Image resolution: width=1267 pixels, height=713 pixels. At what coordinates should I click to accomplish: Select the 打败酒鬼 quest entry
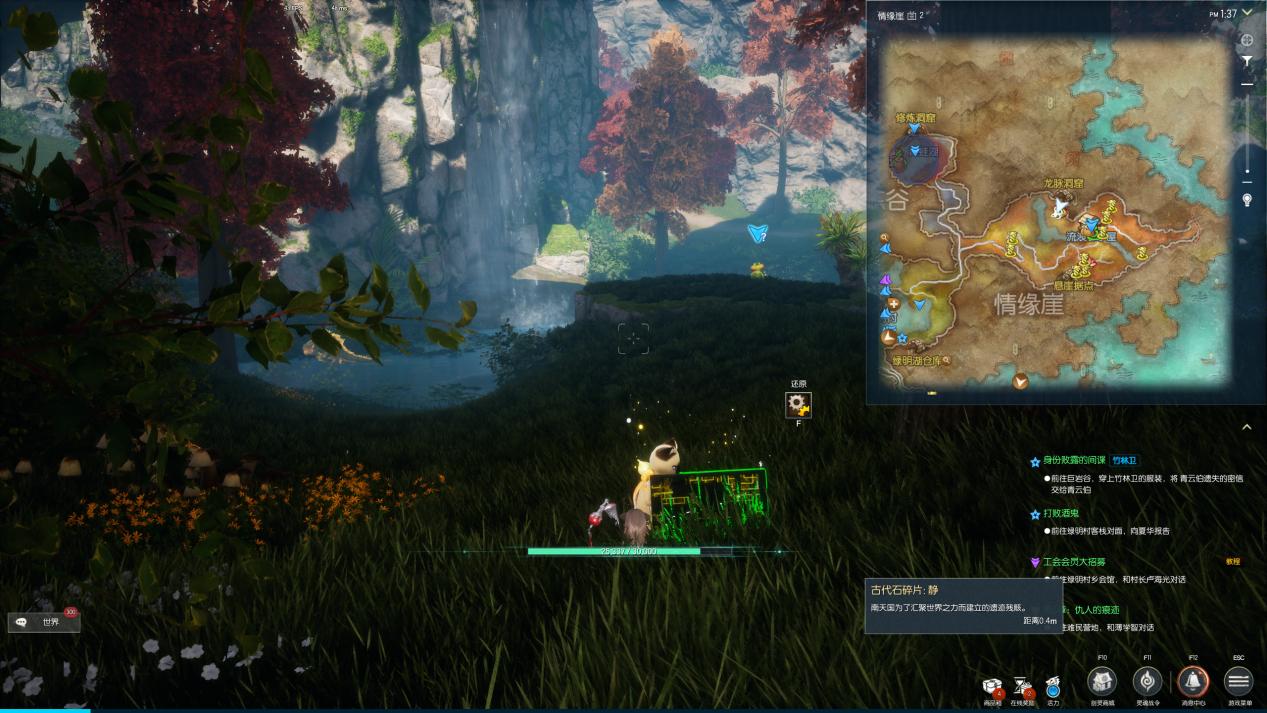1061,514
